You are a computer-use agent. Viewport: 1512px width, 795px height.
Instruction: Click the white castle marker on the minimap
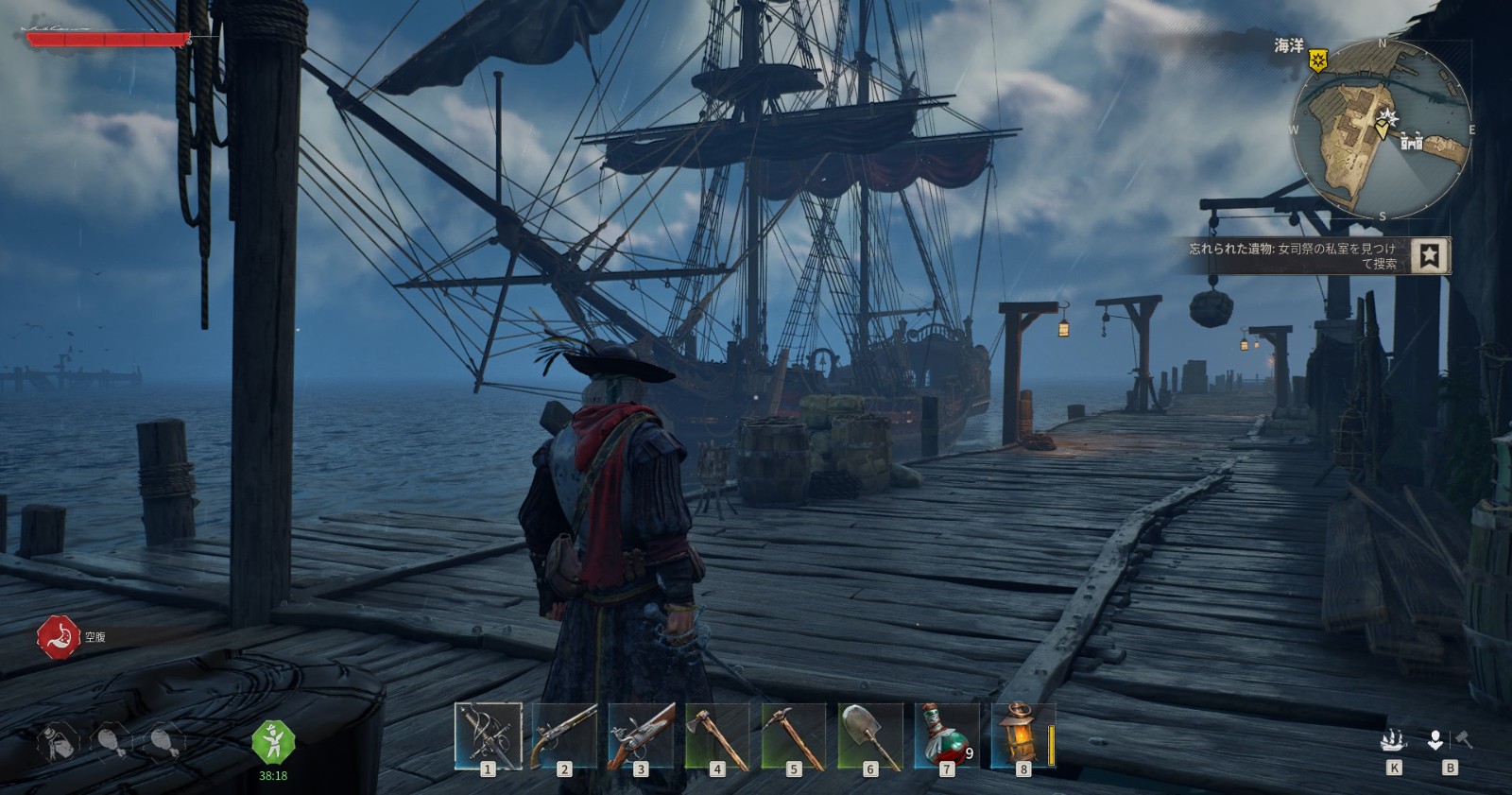(1413, 143)
